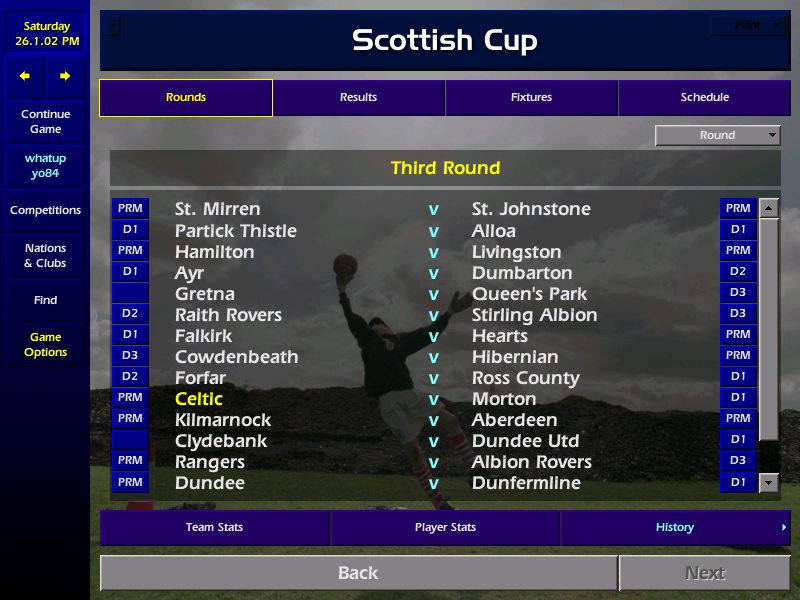Open the History menu
This screenshot has height=600, width=800.
[x=675, y=527]
